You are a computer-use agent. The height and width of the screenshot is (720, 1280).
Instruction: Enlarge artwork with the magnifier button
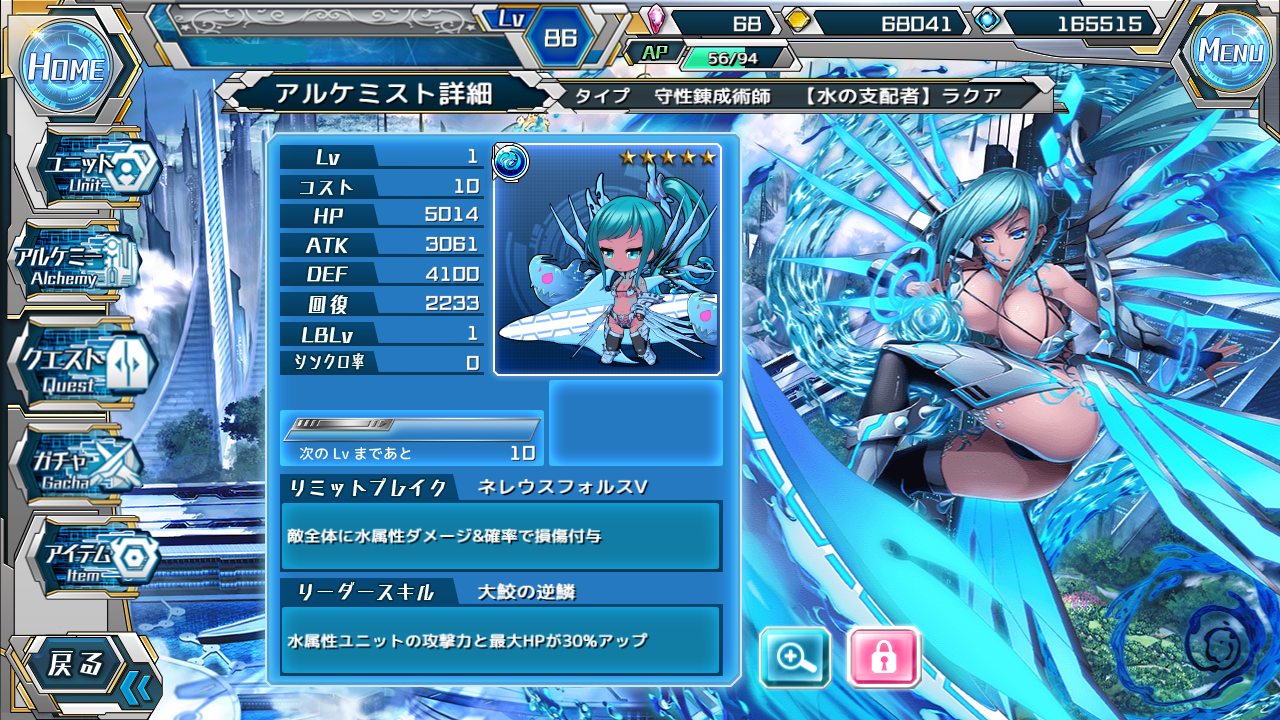coord(795,657)
